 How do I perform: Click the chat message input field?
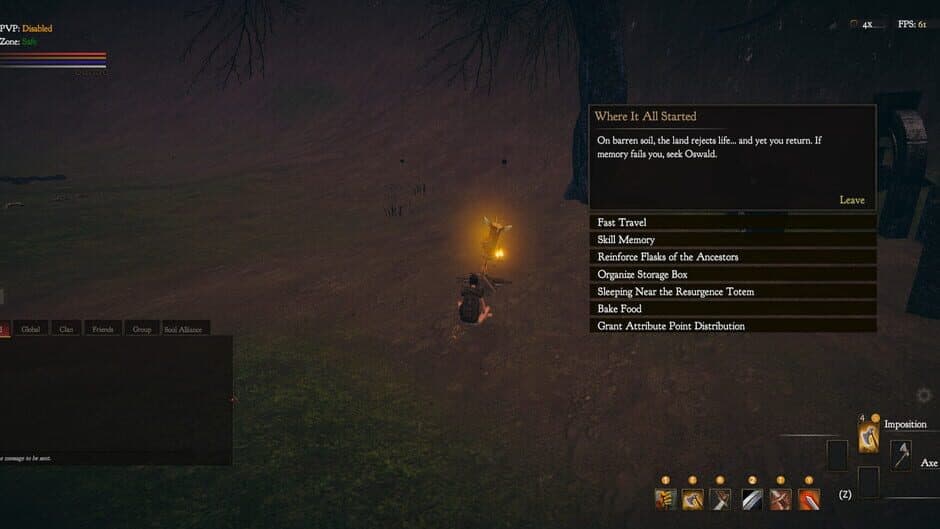tap(115, 458)
